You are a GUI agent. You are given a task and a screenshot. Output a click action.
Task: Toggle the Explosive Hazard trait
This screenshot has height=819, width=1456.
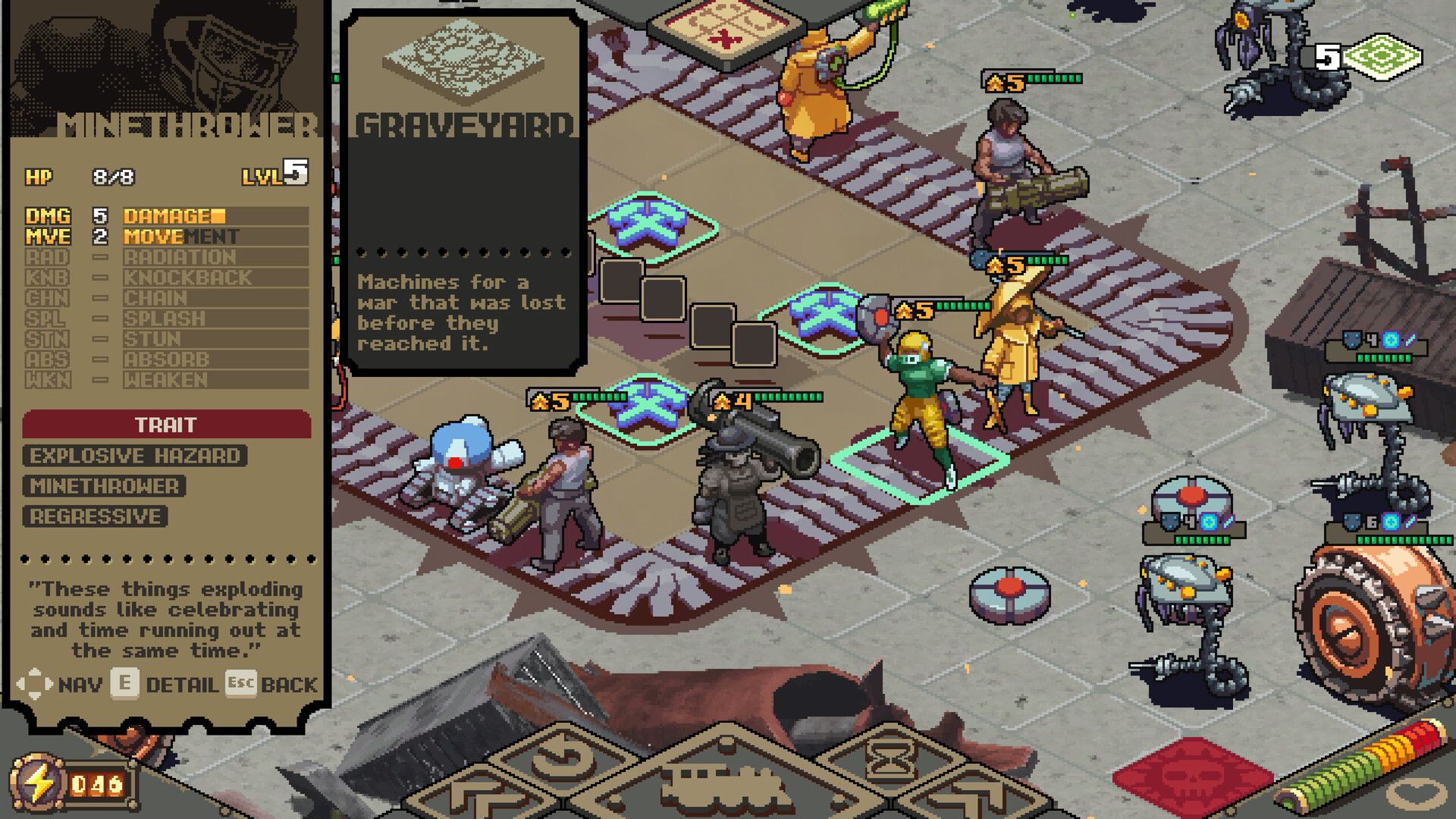point(134,456)
